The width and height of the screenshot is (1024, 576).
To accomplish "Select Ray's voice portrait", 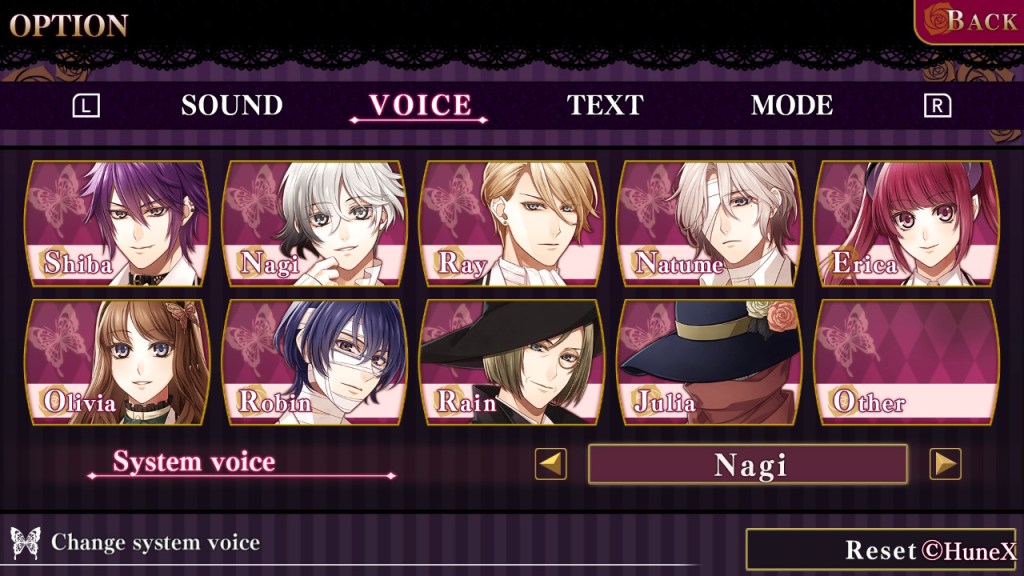I will tap(512, 224).
